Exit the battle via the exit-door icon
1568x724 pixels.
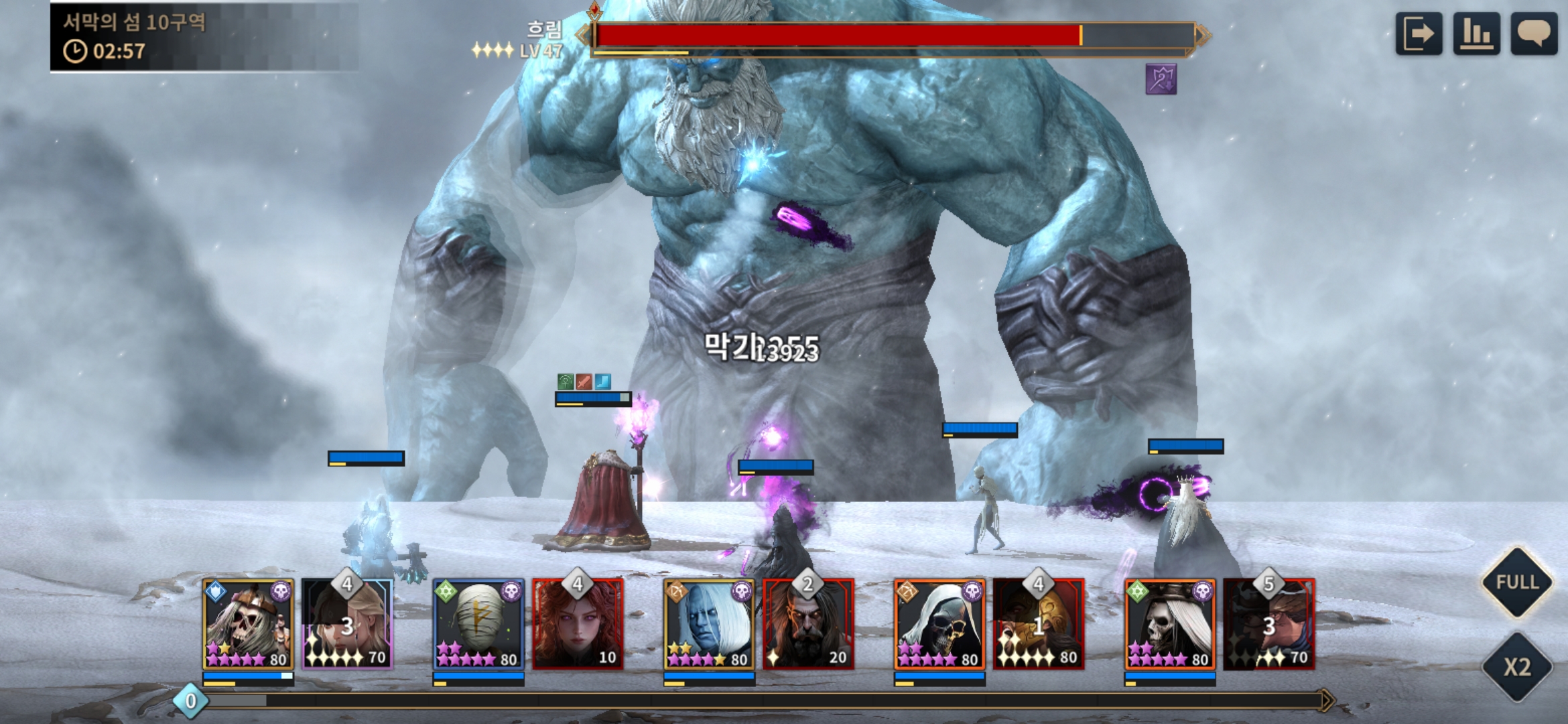(1419, 34)
